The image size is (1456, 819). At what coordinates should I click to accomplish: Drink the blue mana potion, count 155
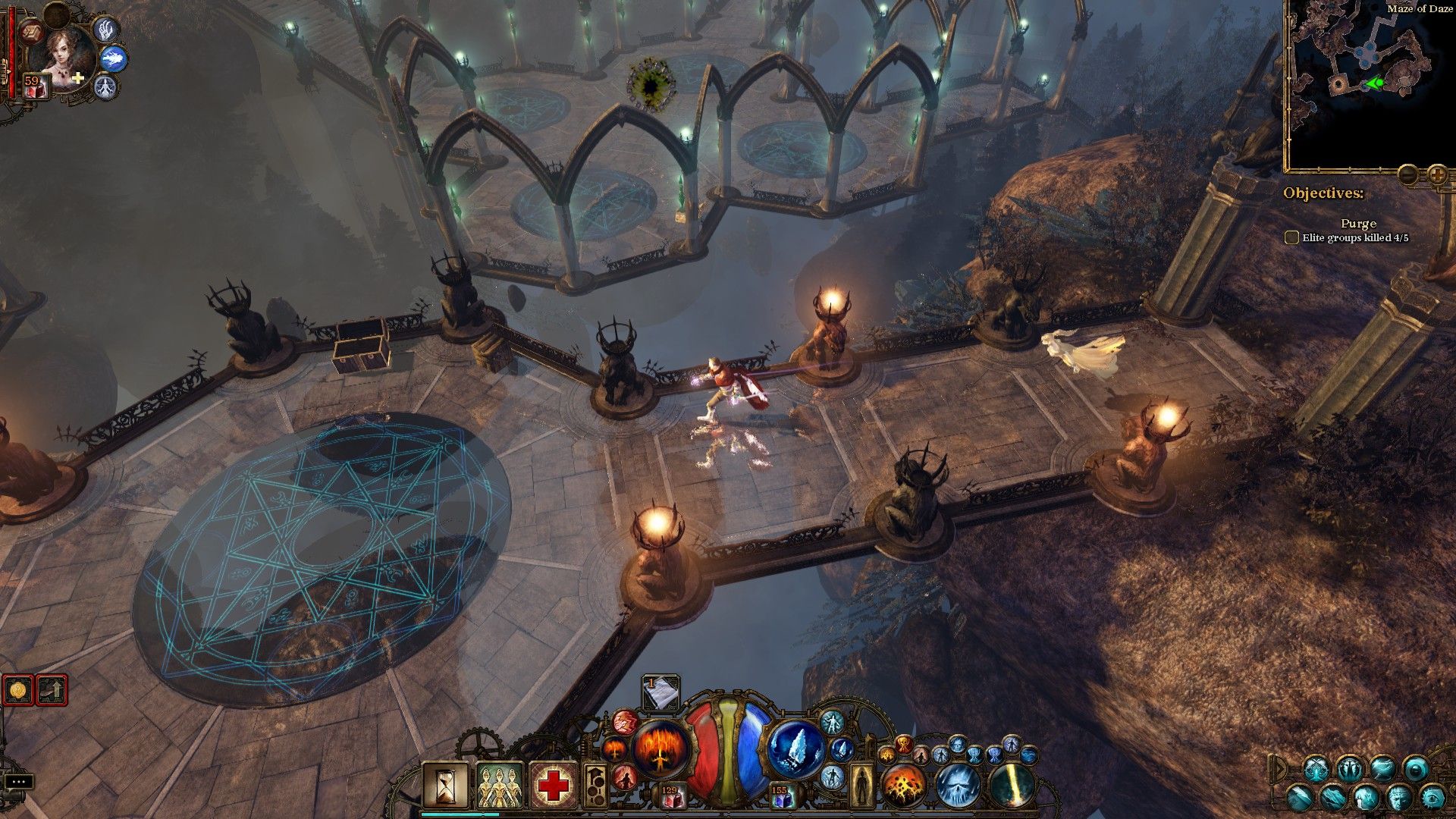point(782,795)
